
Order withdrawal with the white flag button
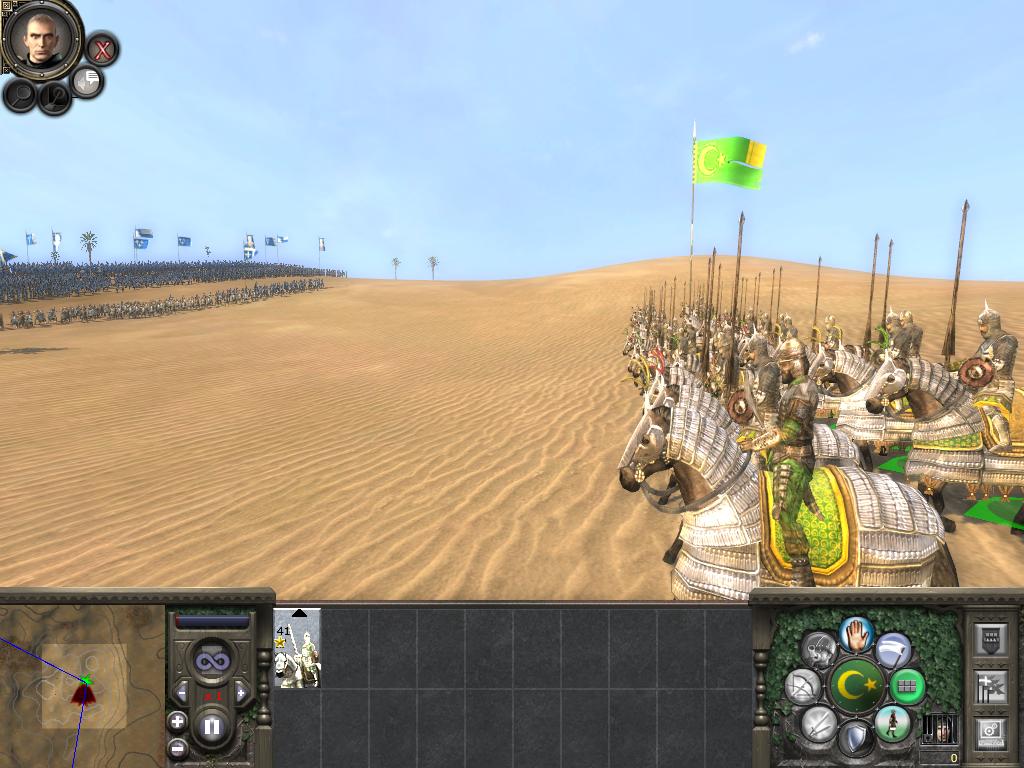point(893,651)
